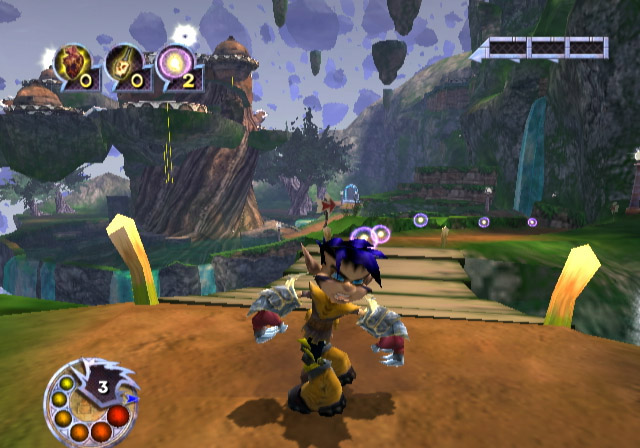
Task: Click the skull lantern collectible icon
Action: [x=122, y=62]
